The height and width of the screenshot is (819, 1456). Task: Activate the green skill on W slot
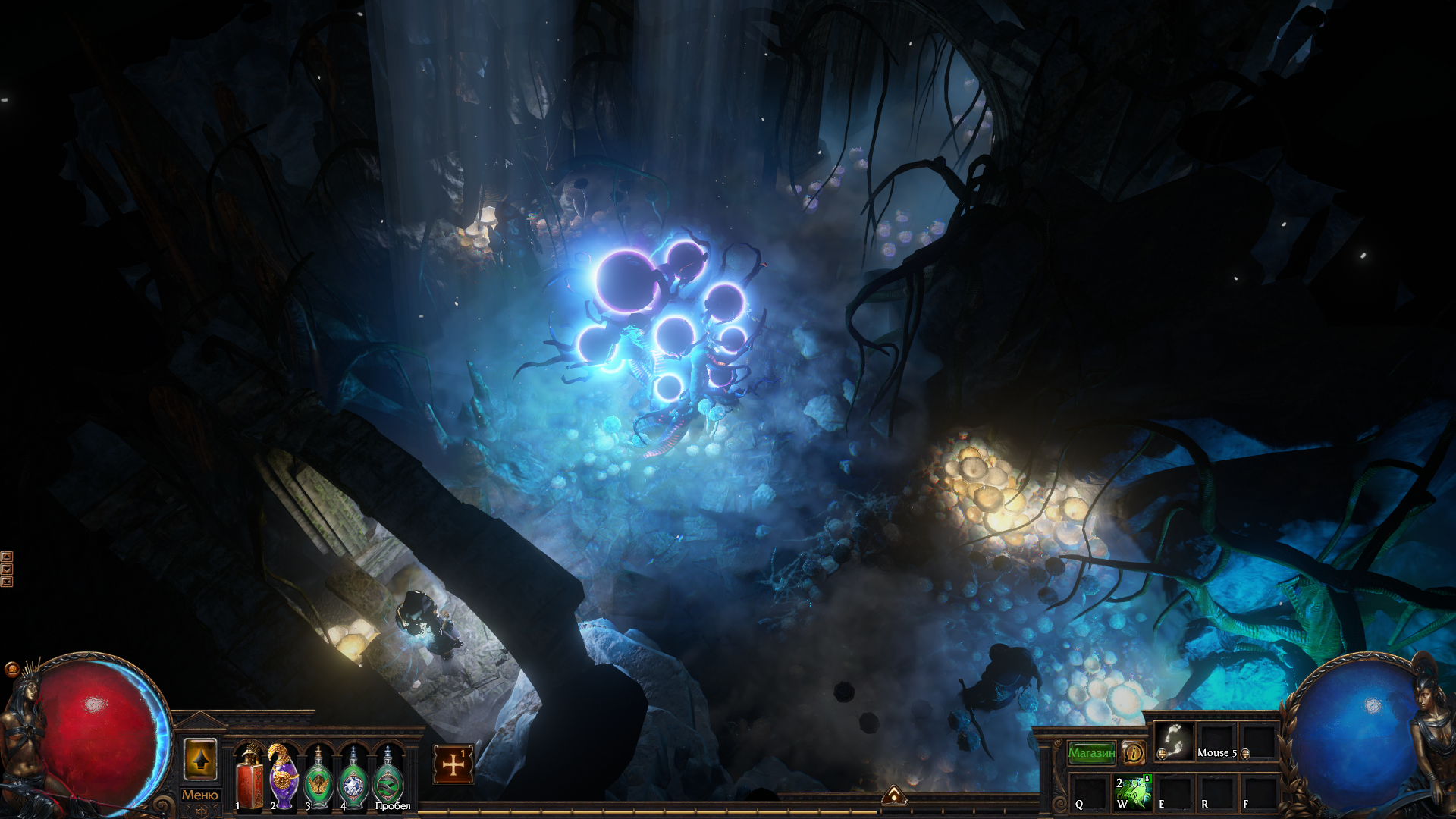tap(1133, 792)
